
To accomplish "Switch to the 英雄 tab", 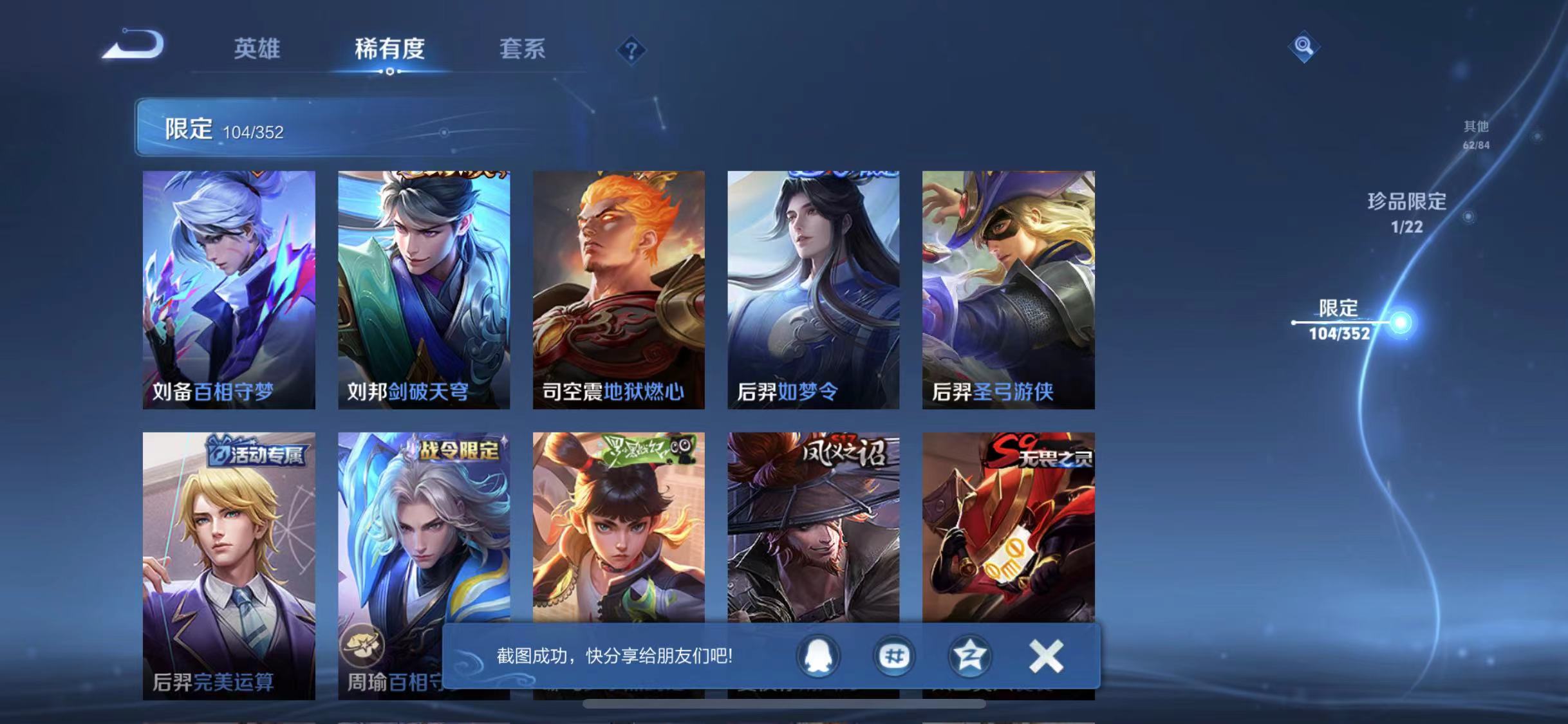I will click(257, 50).
